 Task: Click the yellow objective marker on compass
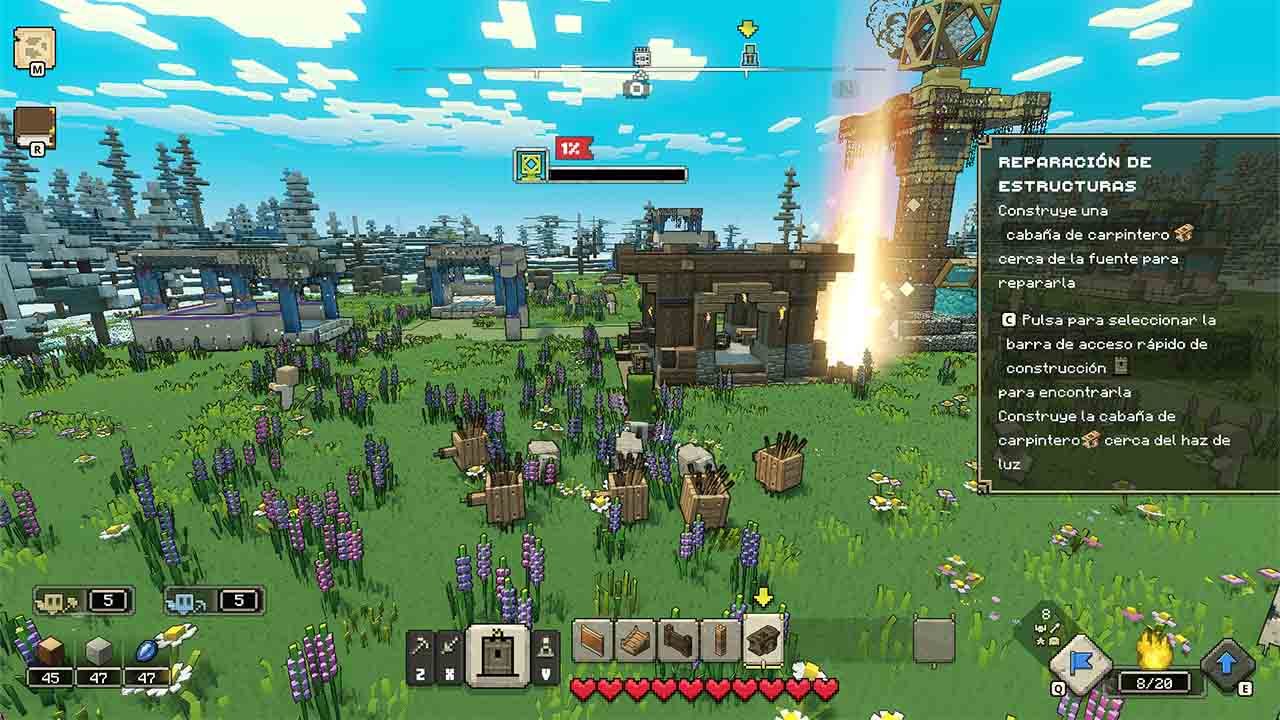point(748,29)
